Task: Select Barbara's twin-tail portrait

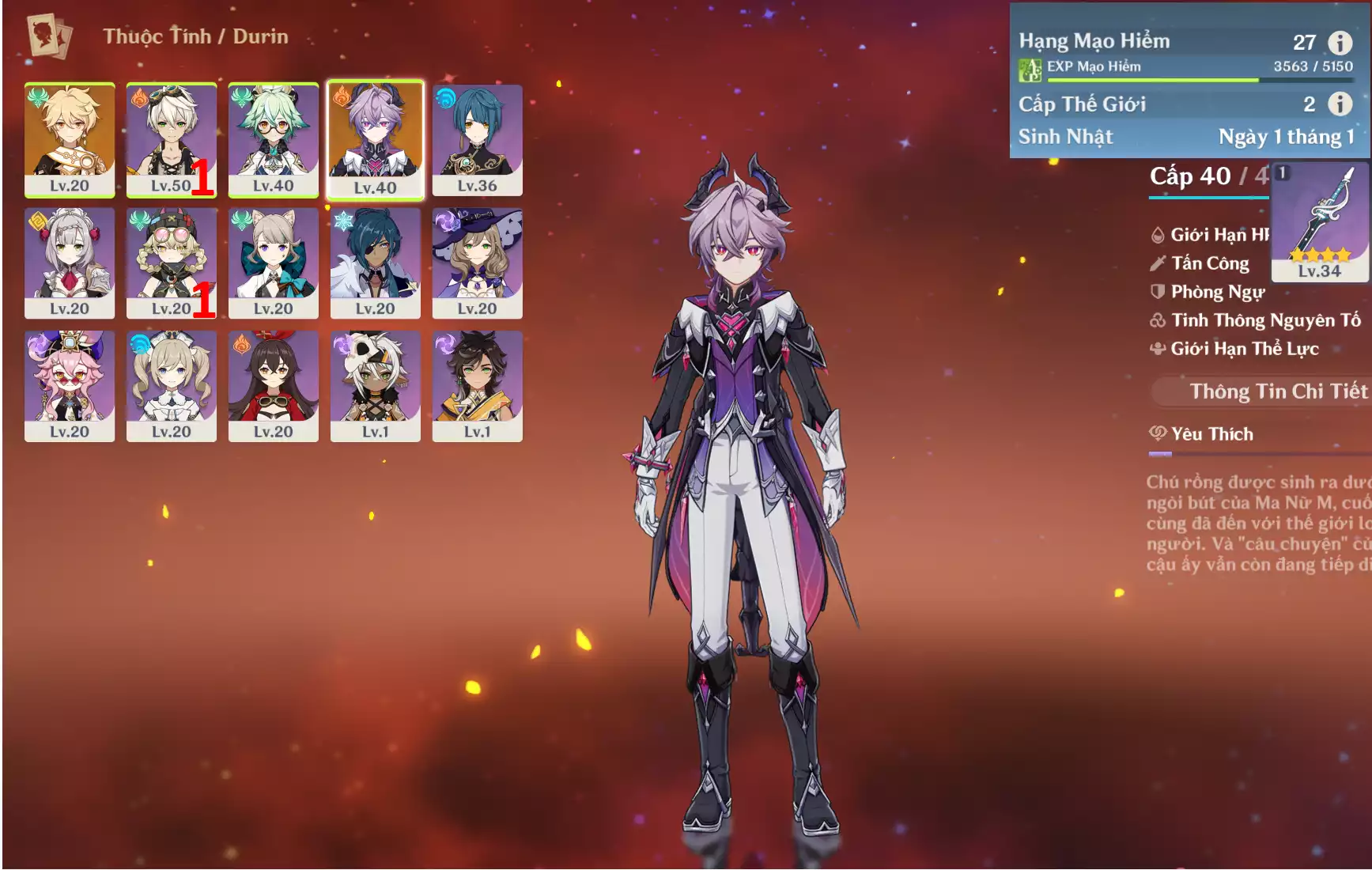Action: [171, 386]
